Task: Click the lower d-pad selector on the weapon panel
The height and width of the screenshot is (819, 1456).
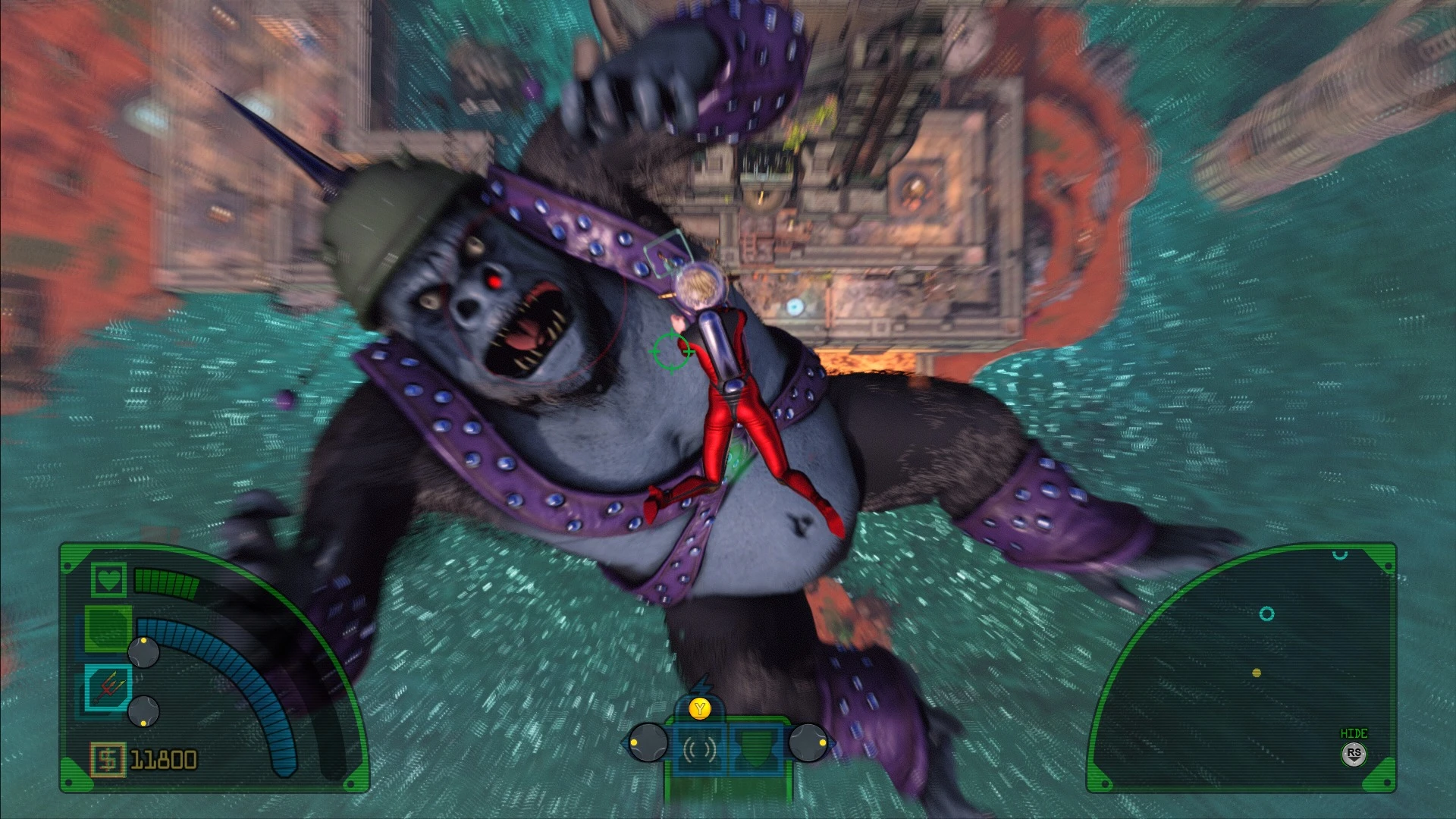Action: click(x=143, y=711)
